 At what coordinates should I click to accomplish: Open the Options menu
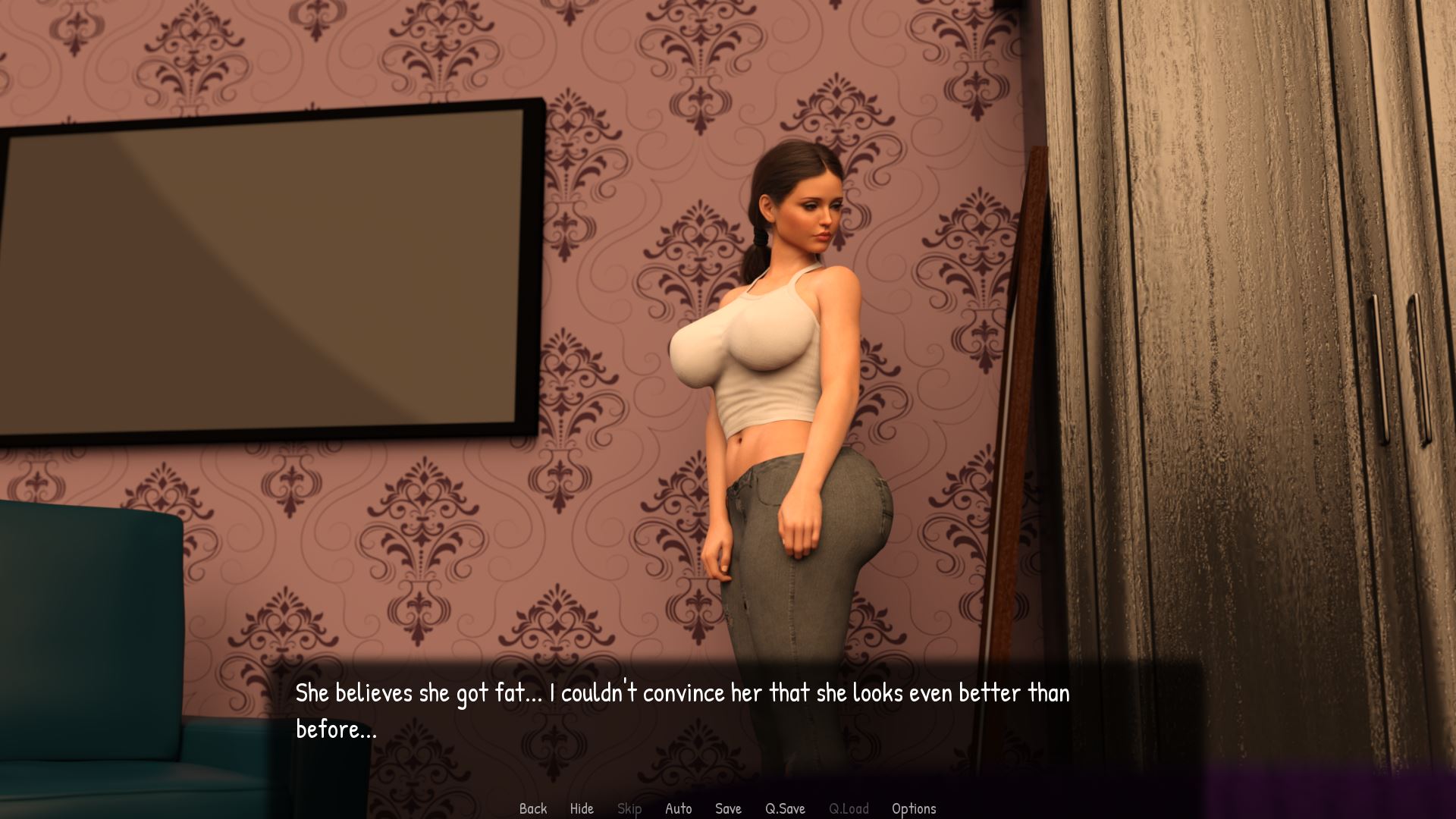coord(913,808)
